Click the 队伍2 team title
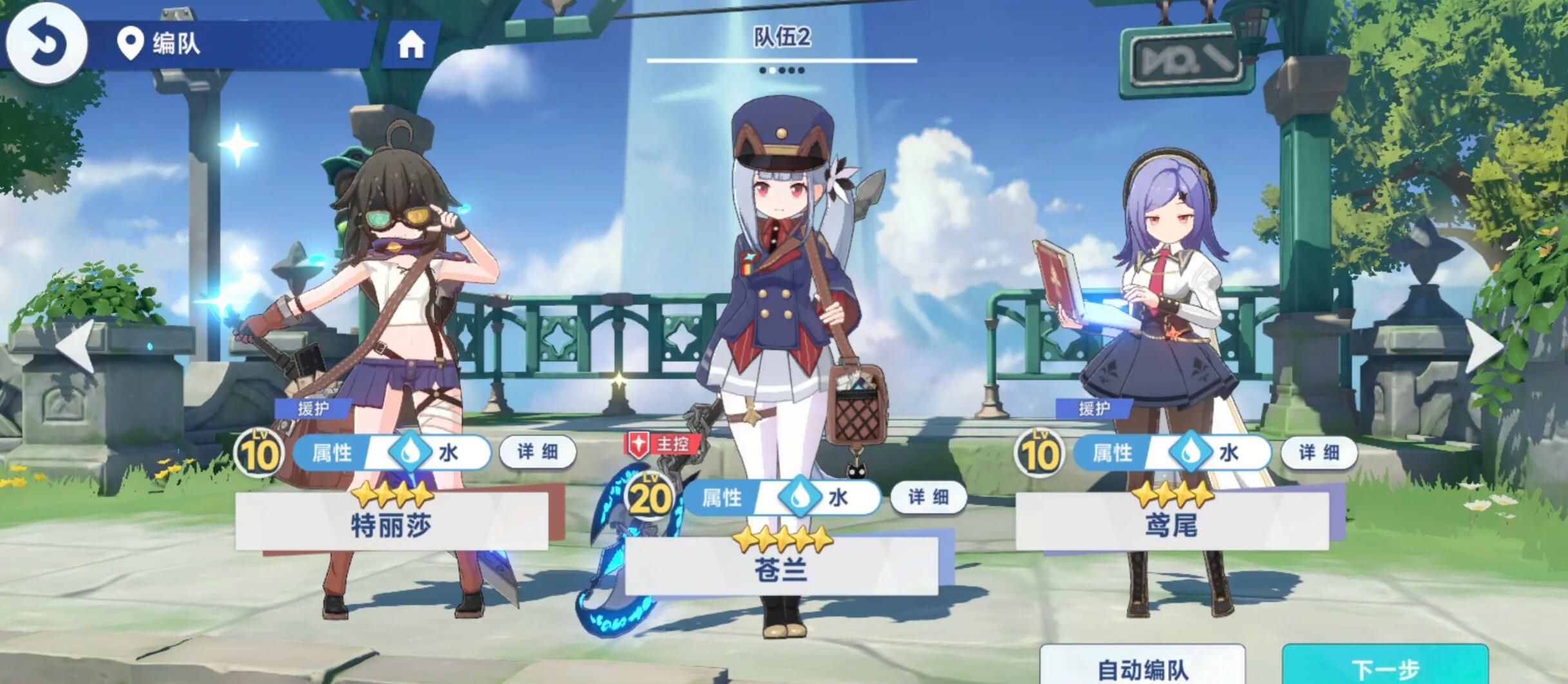Viewport: 1568px width, 684px height. [782, 37]
